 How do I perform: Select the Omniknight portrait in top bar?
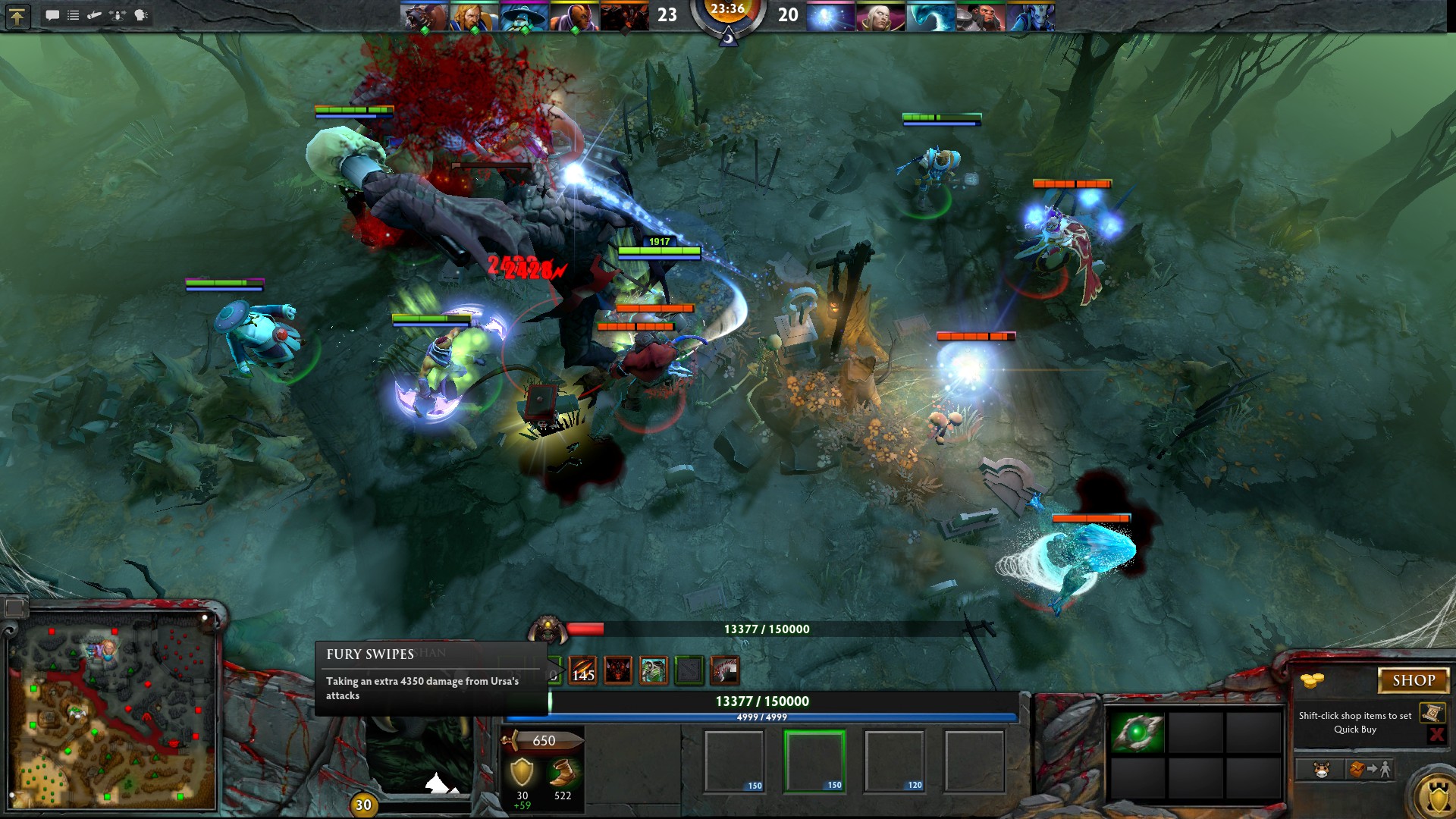tap(474, 17)
